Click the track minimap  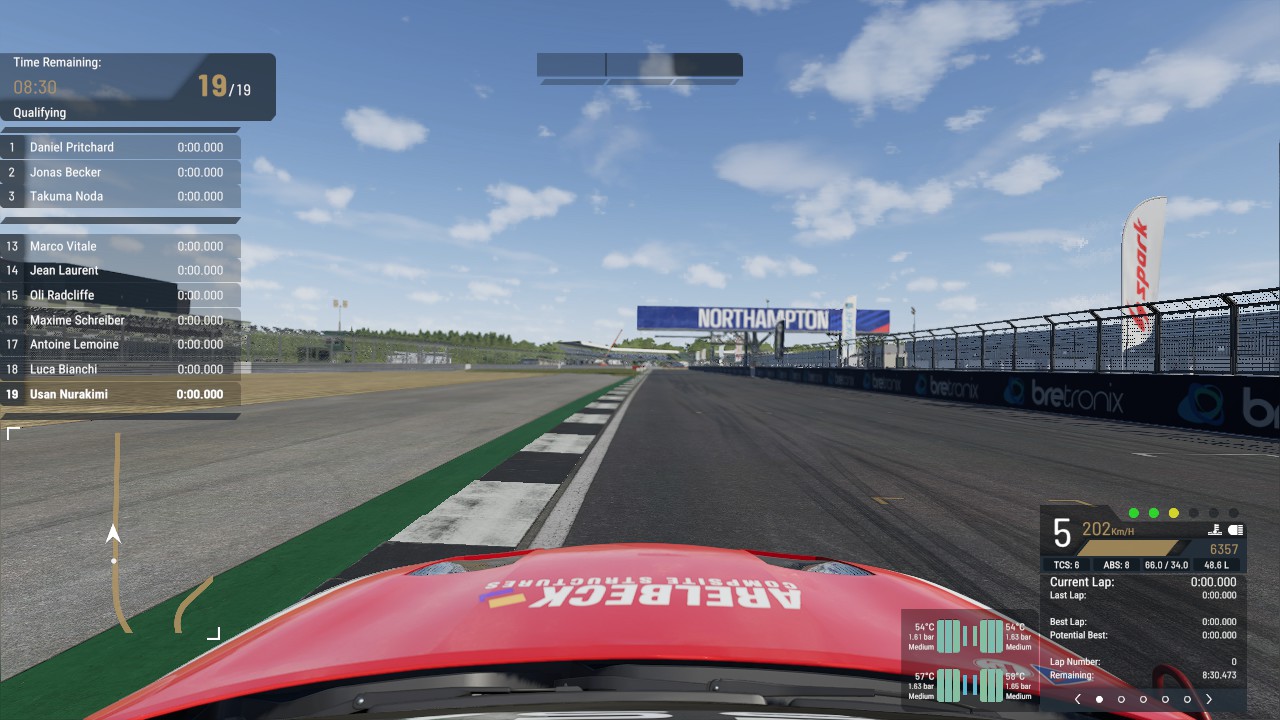[113, 533]
